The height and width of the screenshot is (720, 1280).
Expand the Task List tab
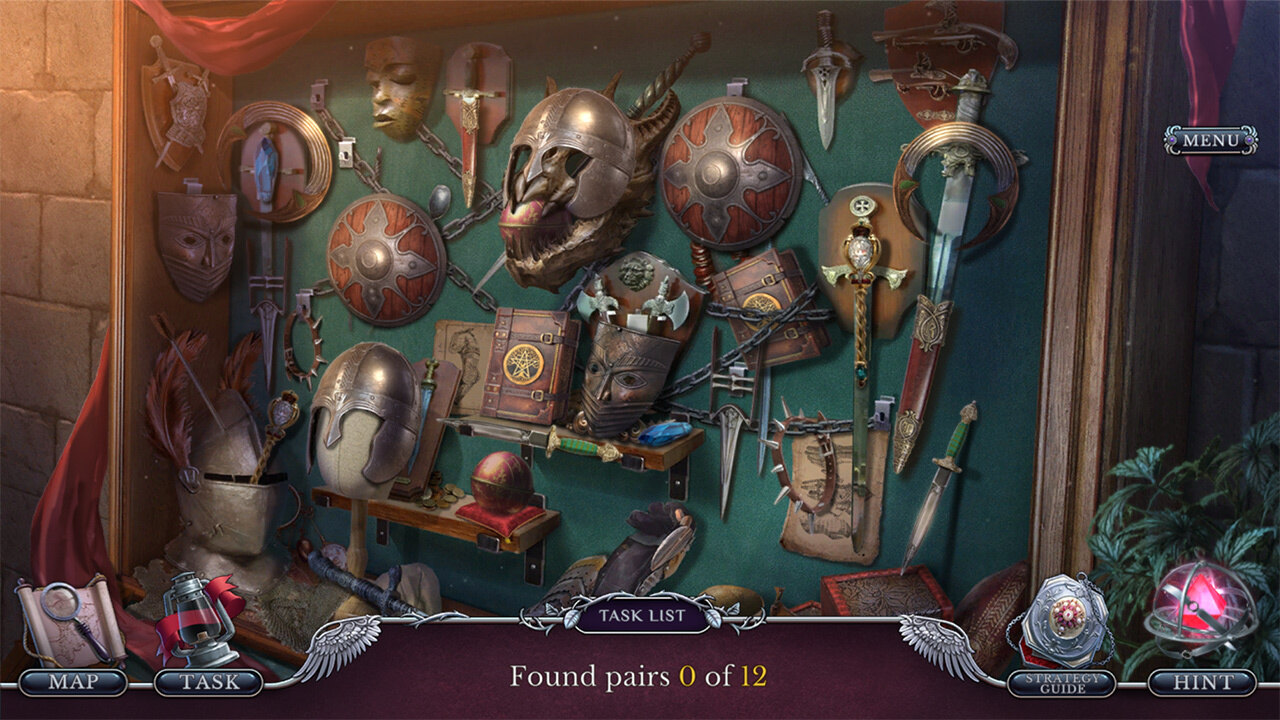pyautogui.click(x=641, y=615)
